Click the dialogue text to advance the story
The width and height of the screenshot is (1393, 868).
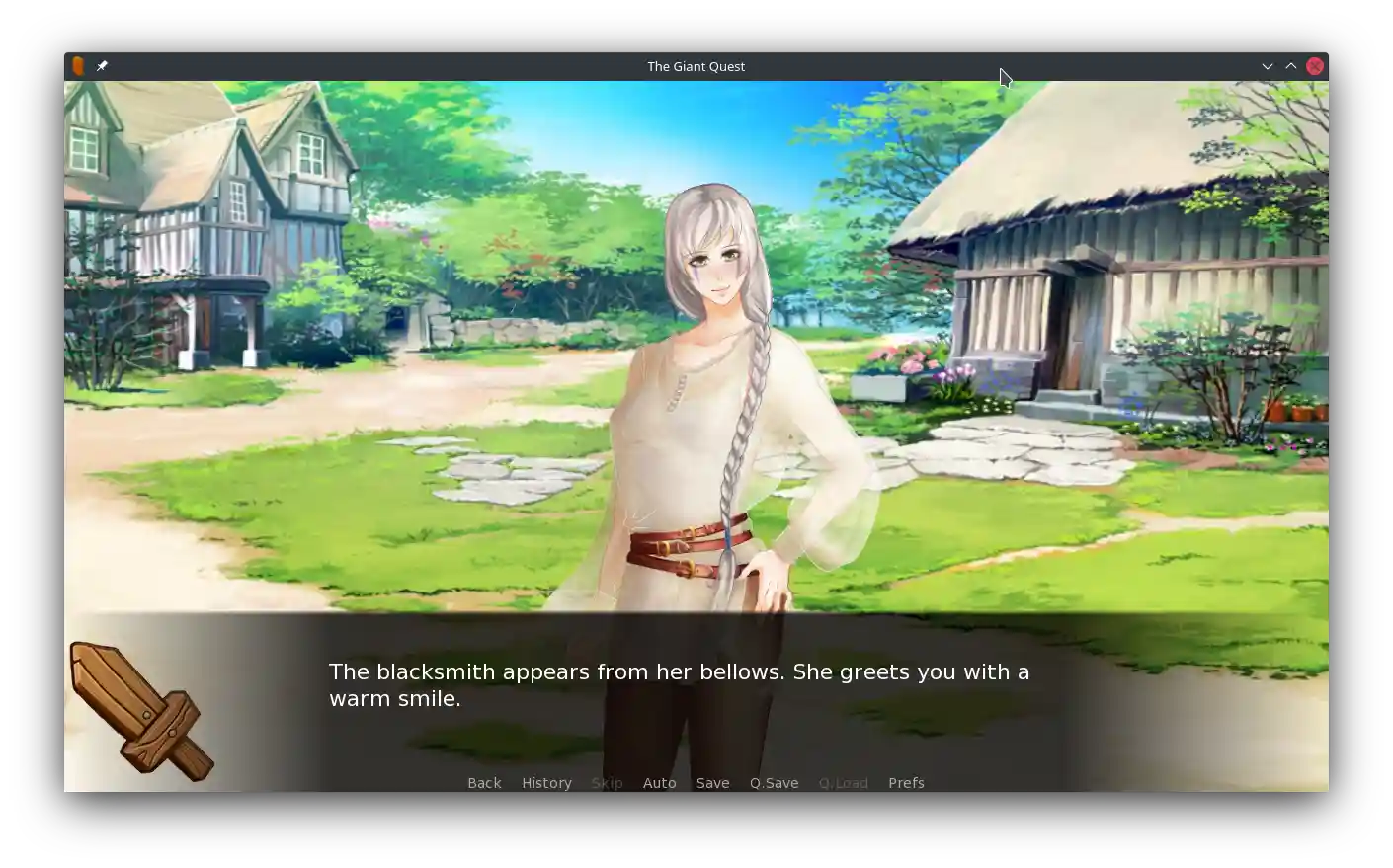coord(679,684)
